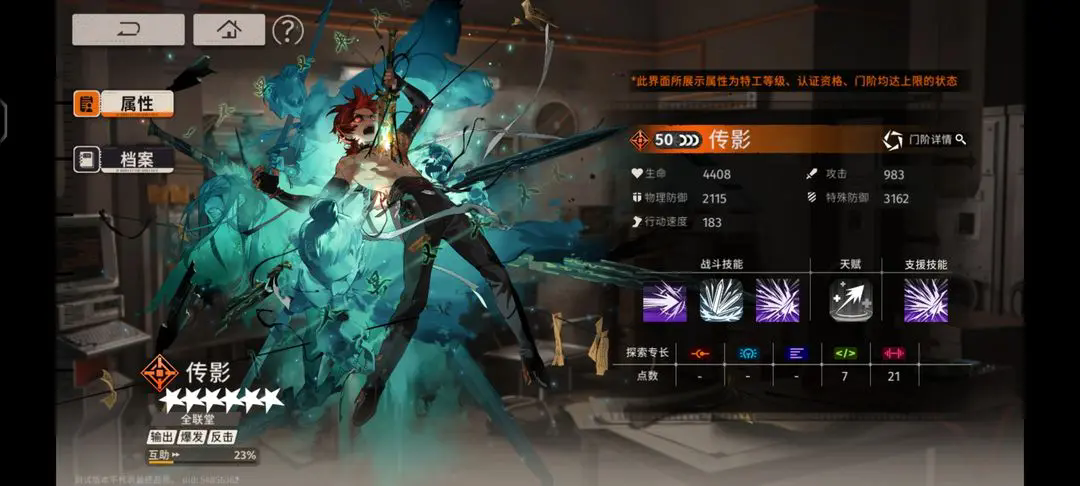The width and height of the screenshot is (1080, 486).
Task: Tap the green code exploration specialty icon
Action: [846, 352]
